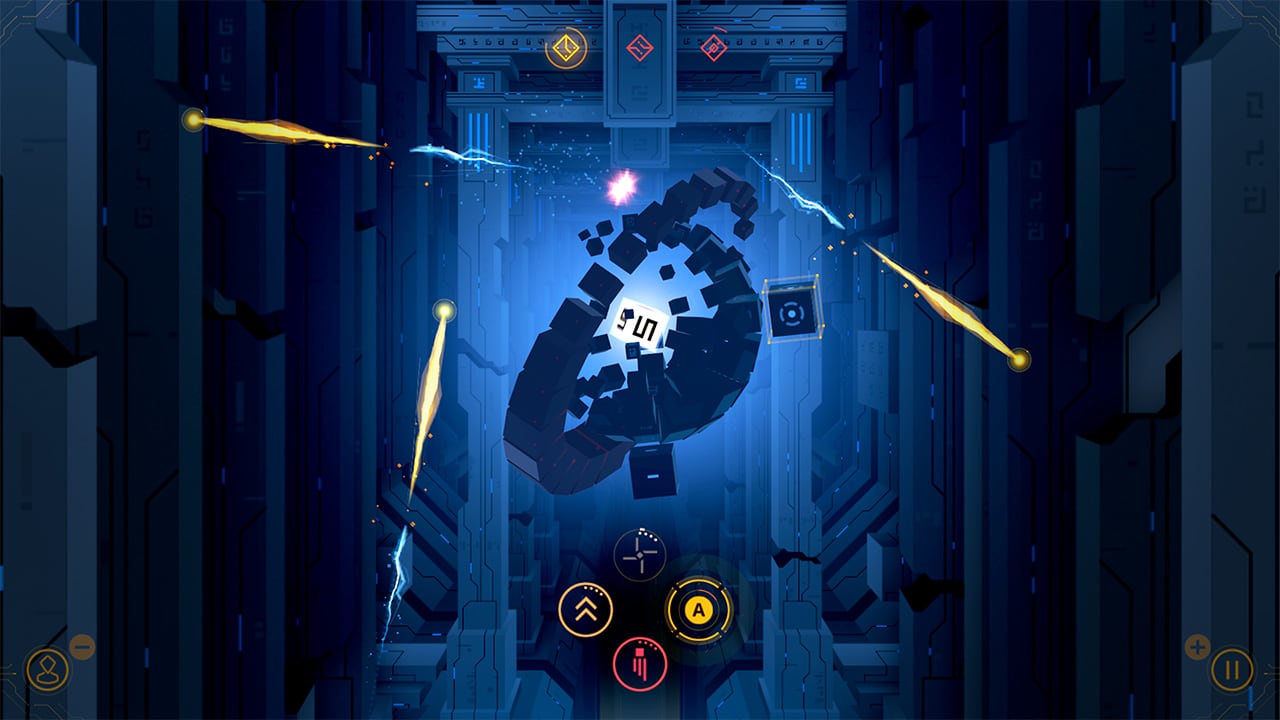Click the pink spark above the boss structure

pos(621,188)
